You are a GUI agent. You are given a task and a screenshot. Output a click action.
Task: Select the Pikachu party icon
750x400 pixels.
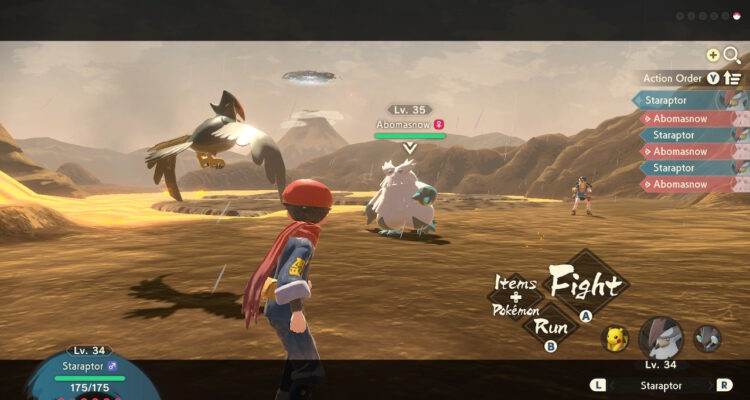[x=614, y=339]
